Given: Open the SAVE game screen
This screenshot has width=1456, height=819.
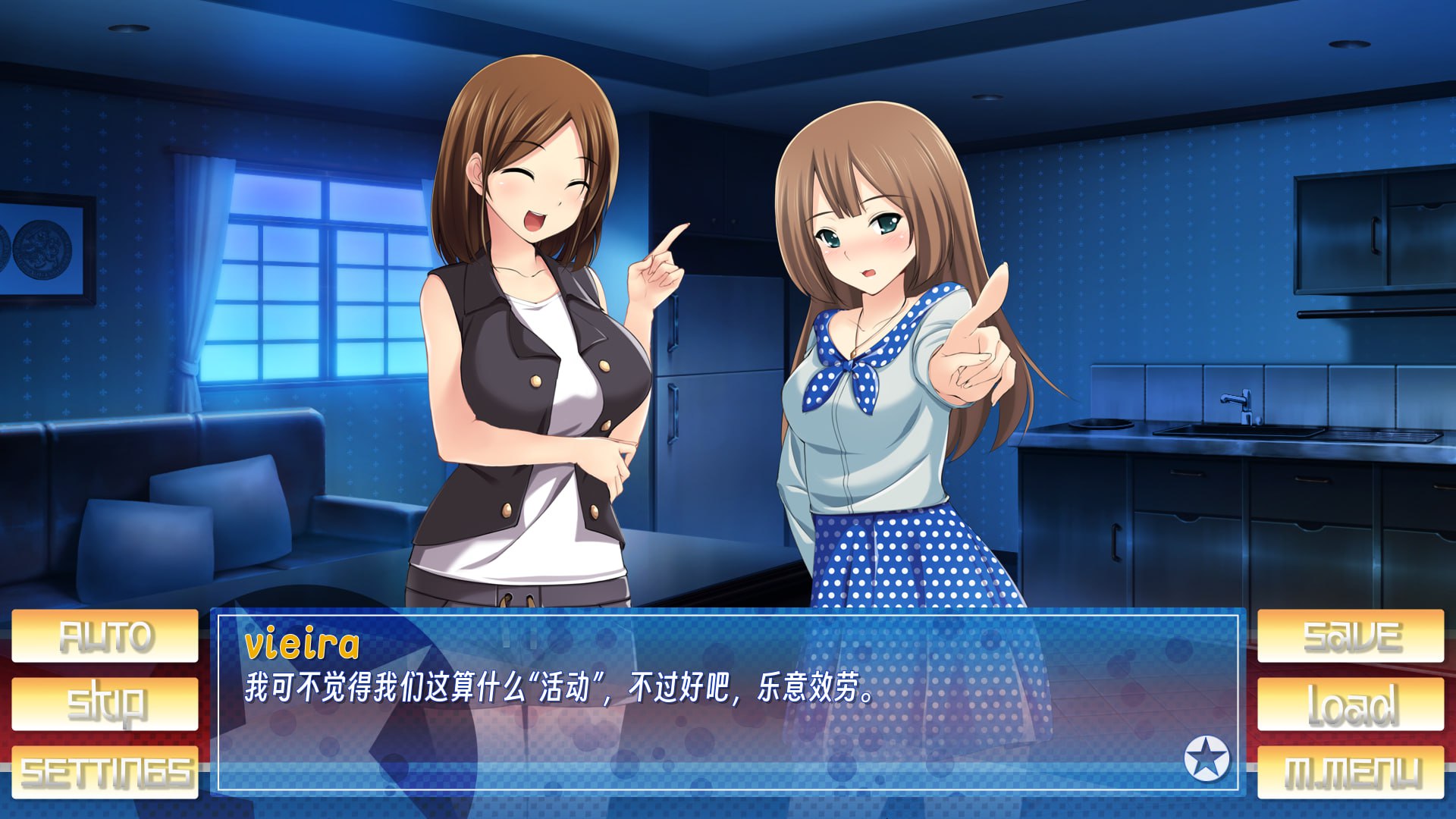Looking at the screenshot, I should click(x=1351, y=635).
